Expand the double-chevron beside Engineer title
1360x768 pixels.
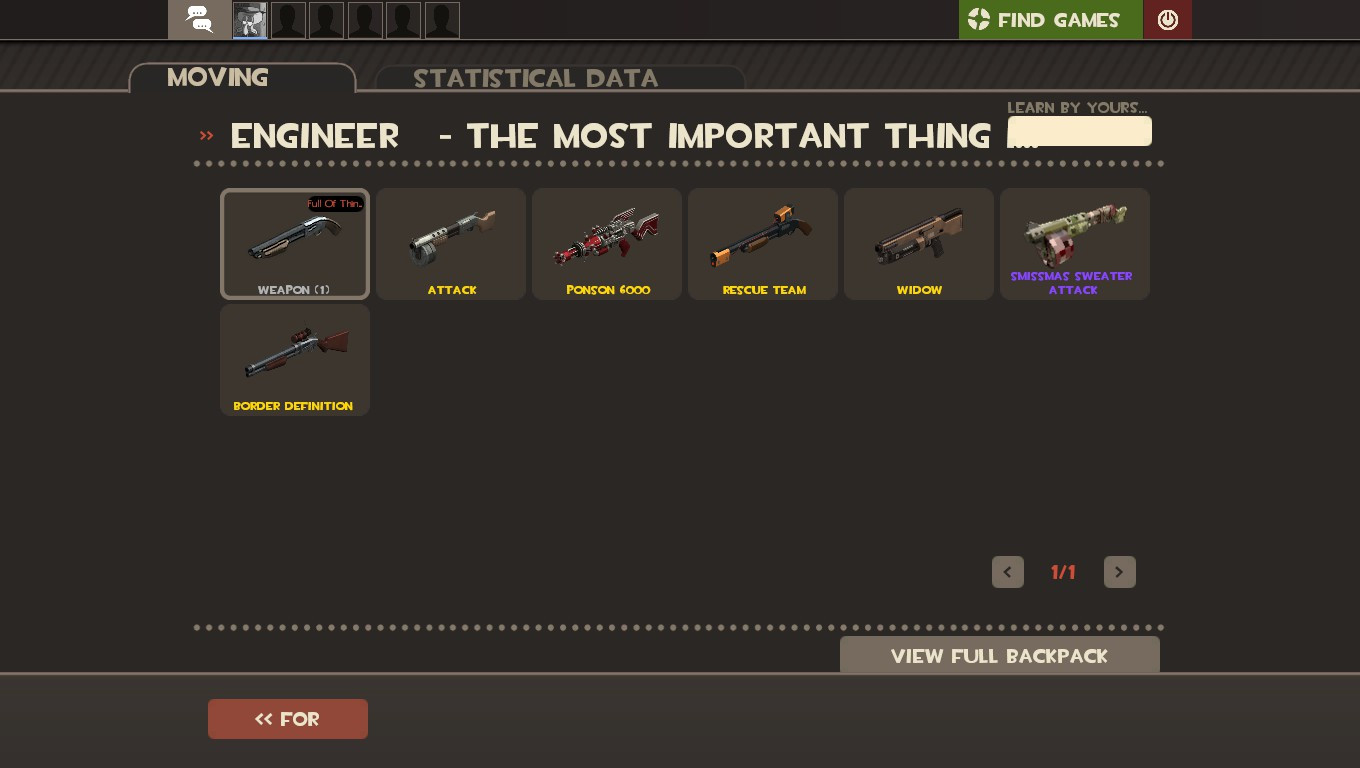[206, 137]
